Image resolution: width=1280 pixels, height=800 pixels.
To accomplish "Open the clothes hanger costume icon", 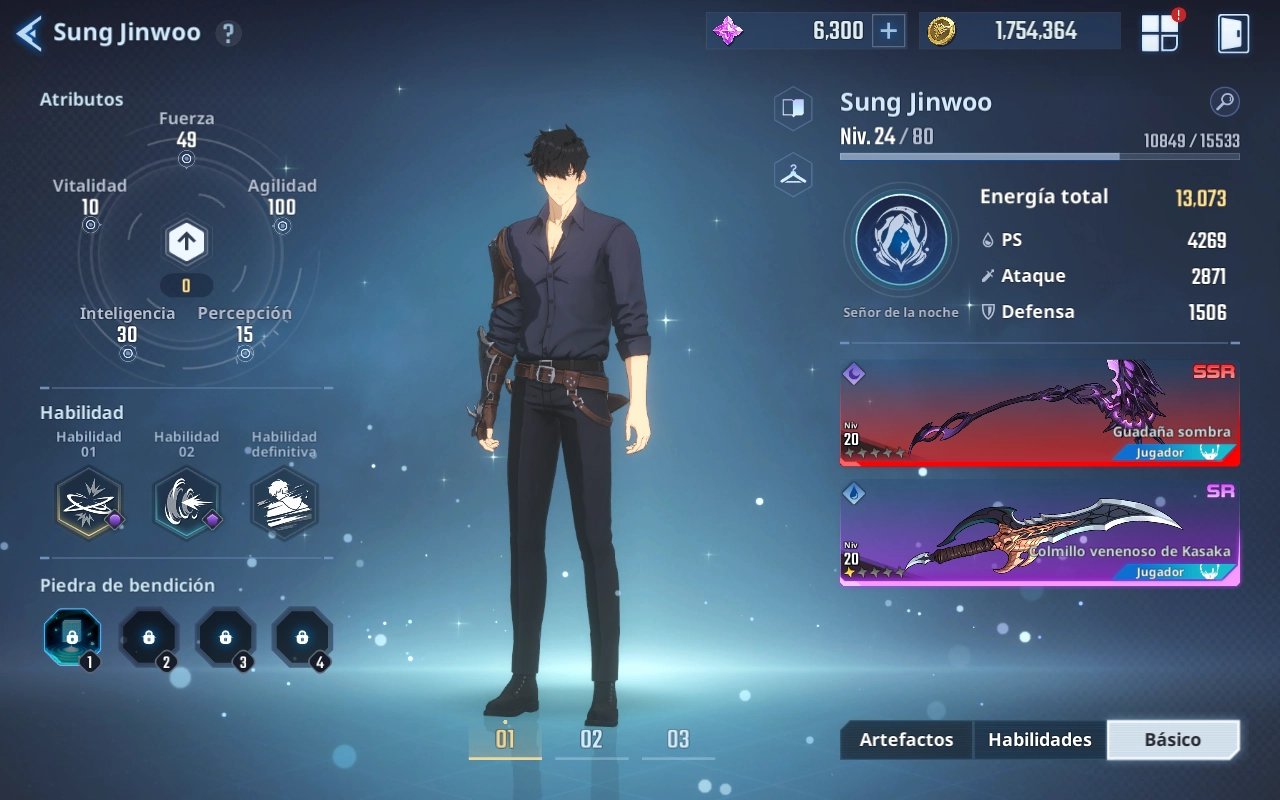I will tap(793, 174).
